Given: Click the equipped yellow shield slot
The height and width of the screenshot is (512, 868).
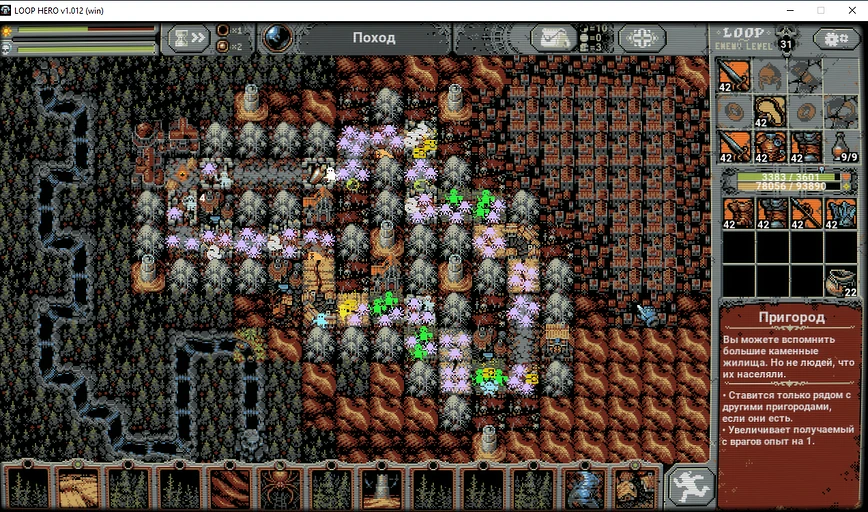Looking at the screenshot, I should 770,110.
